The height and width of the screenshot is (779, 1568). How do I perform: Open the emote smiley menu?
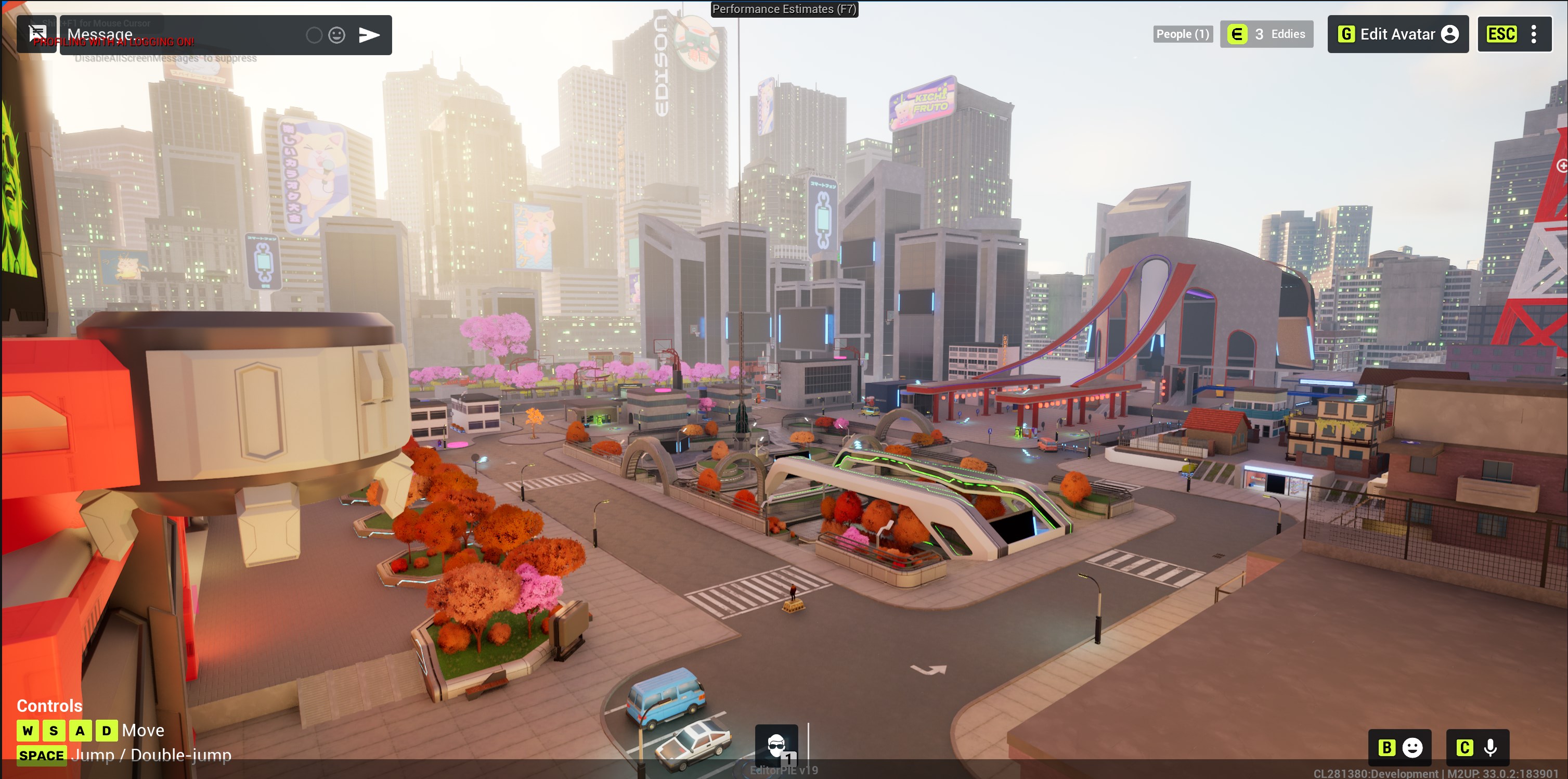point(1400,747)
